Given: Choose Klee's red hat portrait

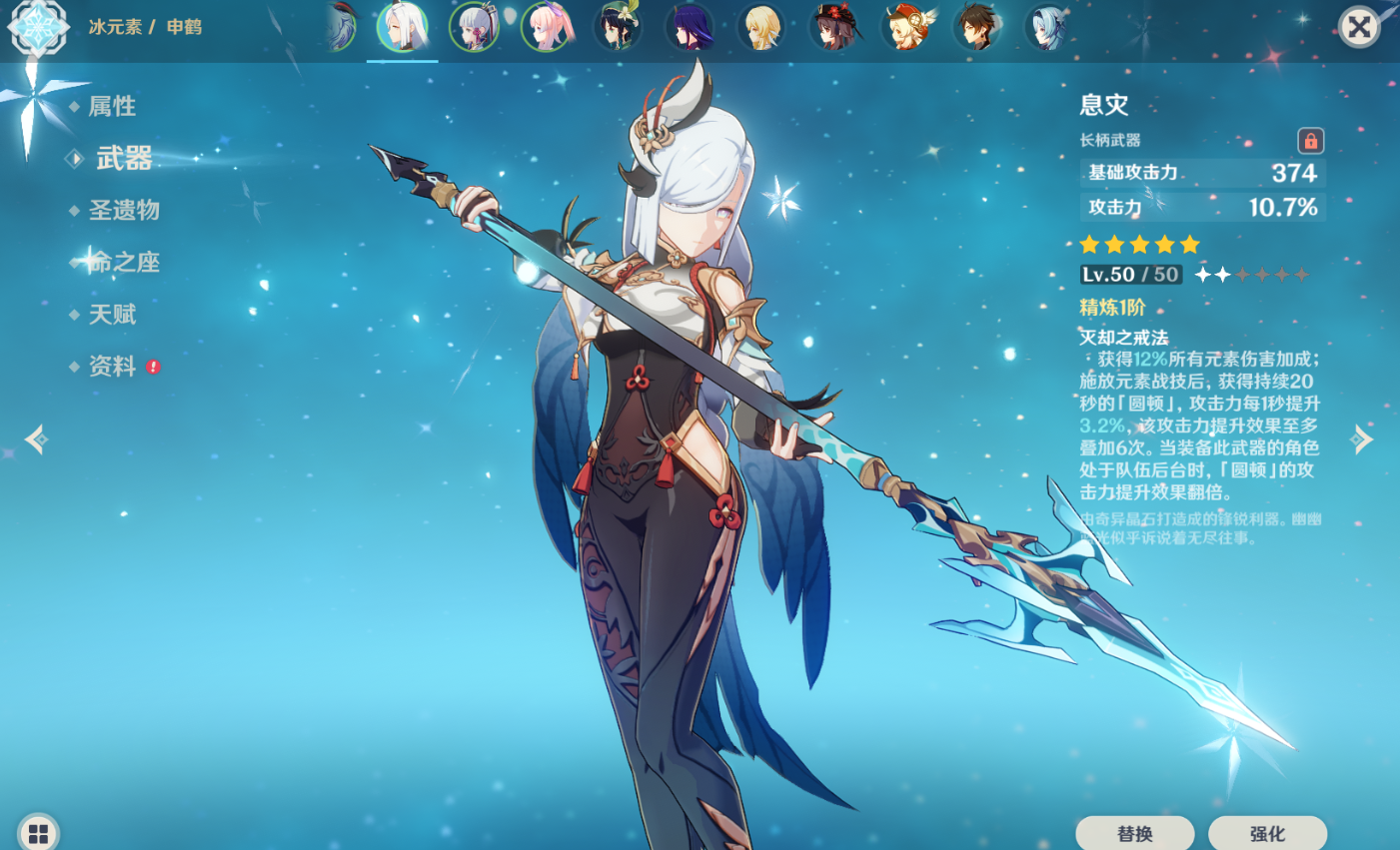Looking at the screenshot, I should pos(906,27).
